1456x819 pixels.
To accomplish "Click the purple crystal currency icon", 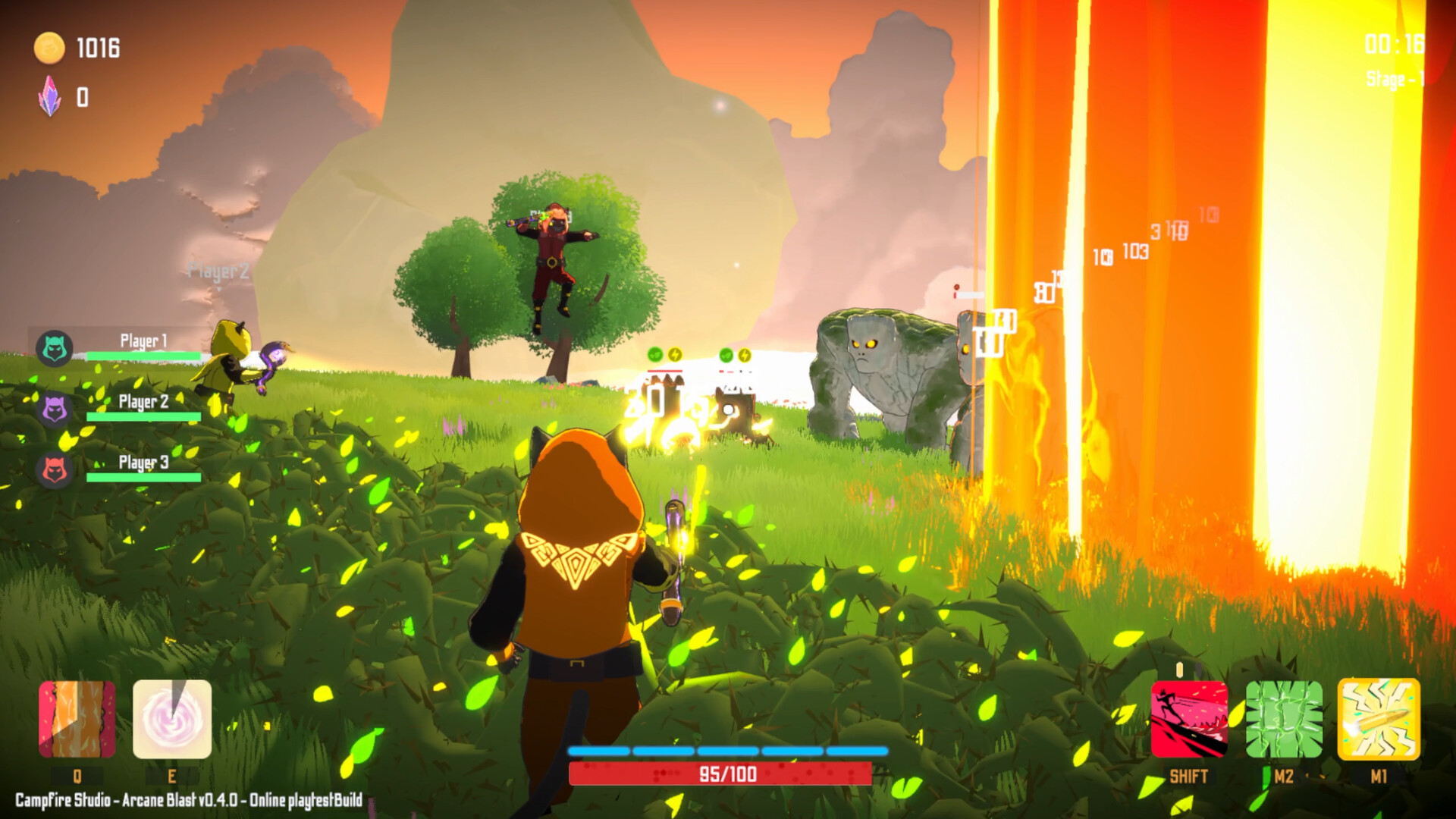I will 50,96.
